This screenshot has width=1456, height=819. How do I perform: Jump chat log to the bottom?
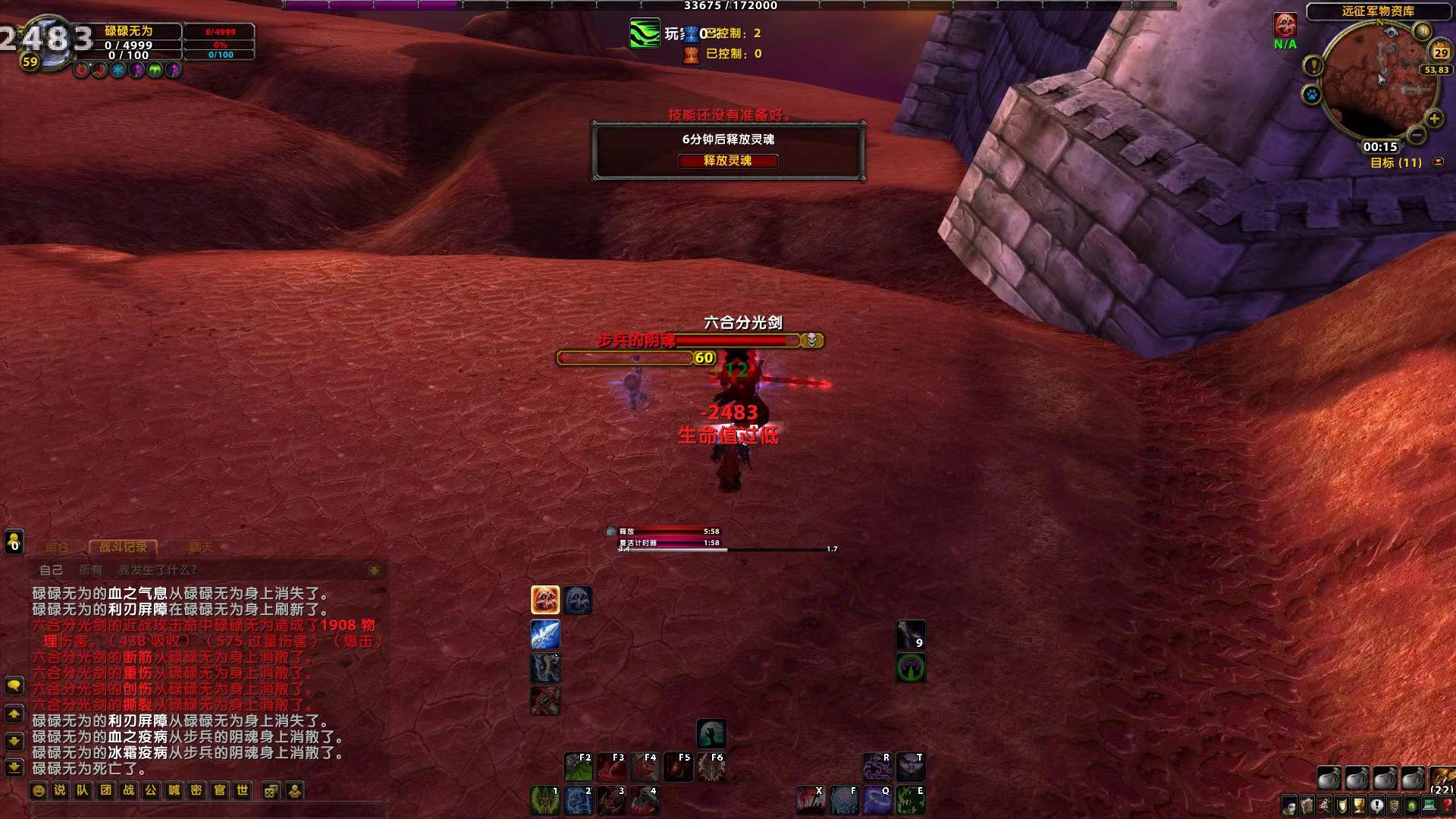click(14, 767)
